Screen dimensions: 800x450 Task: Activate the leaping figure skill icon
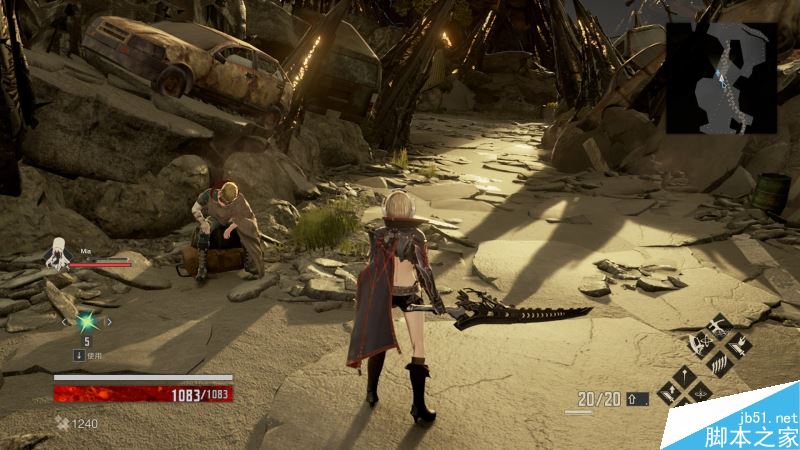coord(720,326)
